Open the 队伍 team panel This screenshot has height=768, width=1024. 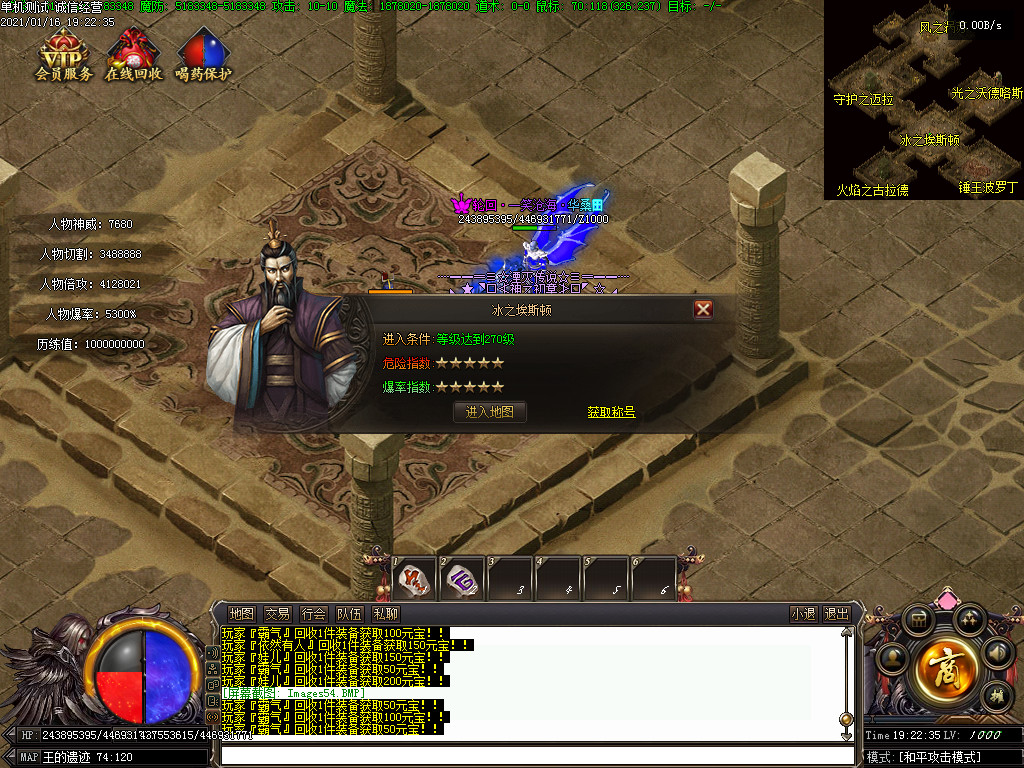(x=349, y=614)
